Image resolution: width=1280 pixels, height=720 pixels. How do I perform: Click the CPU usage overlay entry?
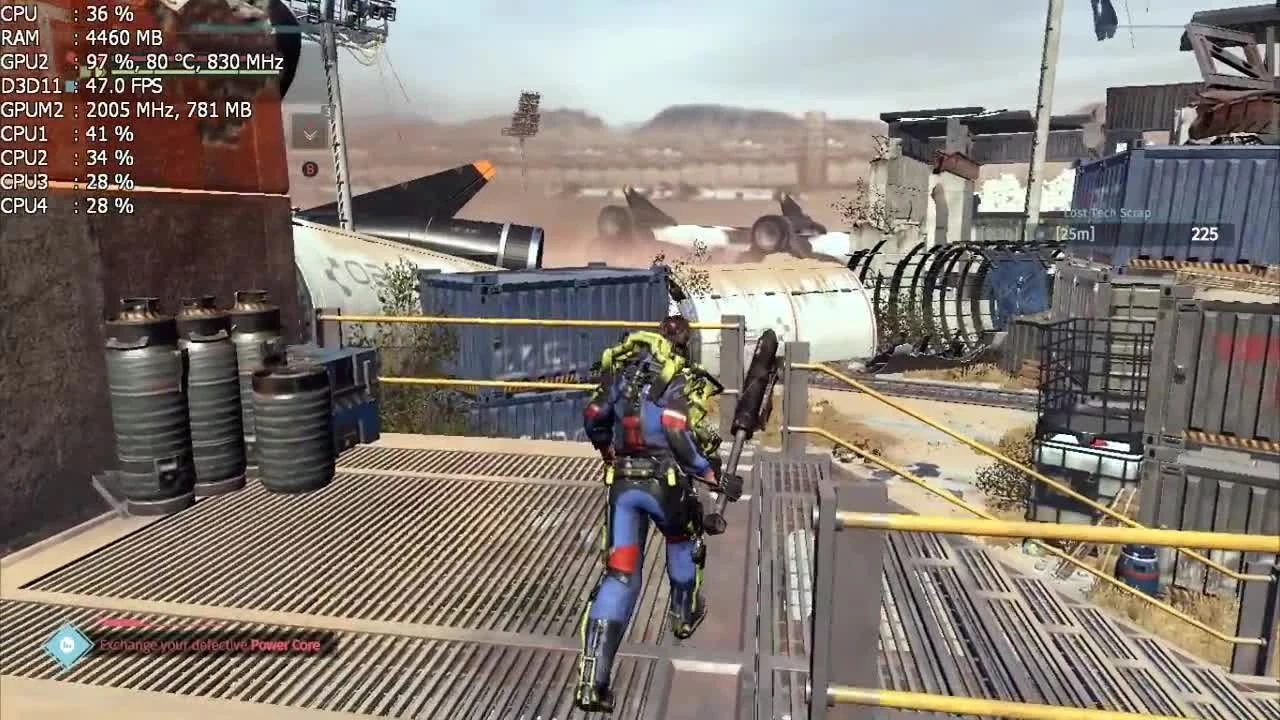pos(65,13)
